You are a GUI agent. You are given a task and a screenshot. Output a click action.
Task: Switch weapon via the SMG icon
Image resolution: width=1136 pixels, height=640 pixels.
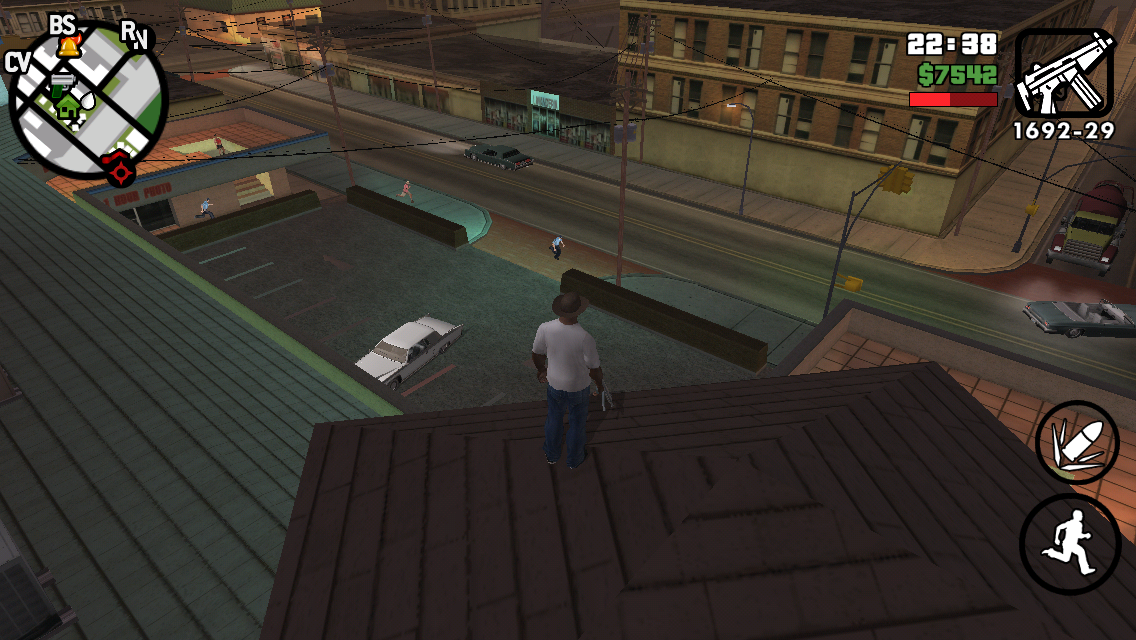click(1064, 72)
